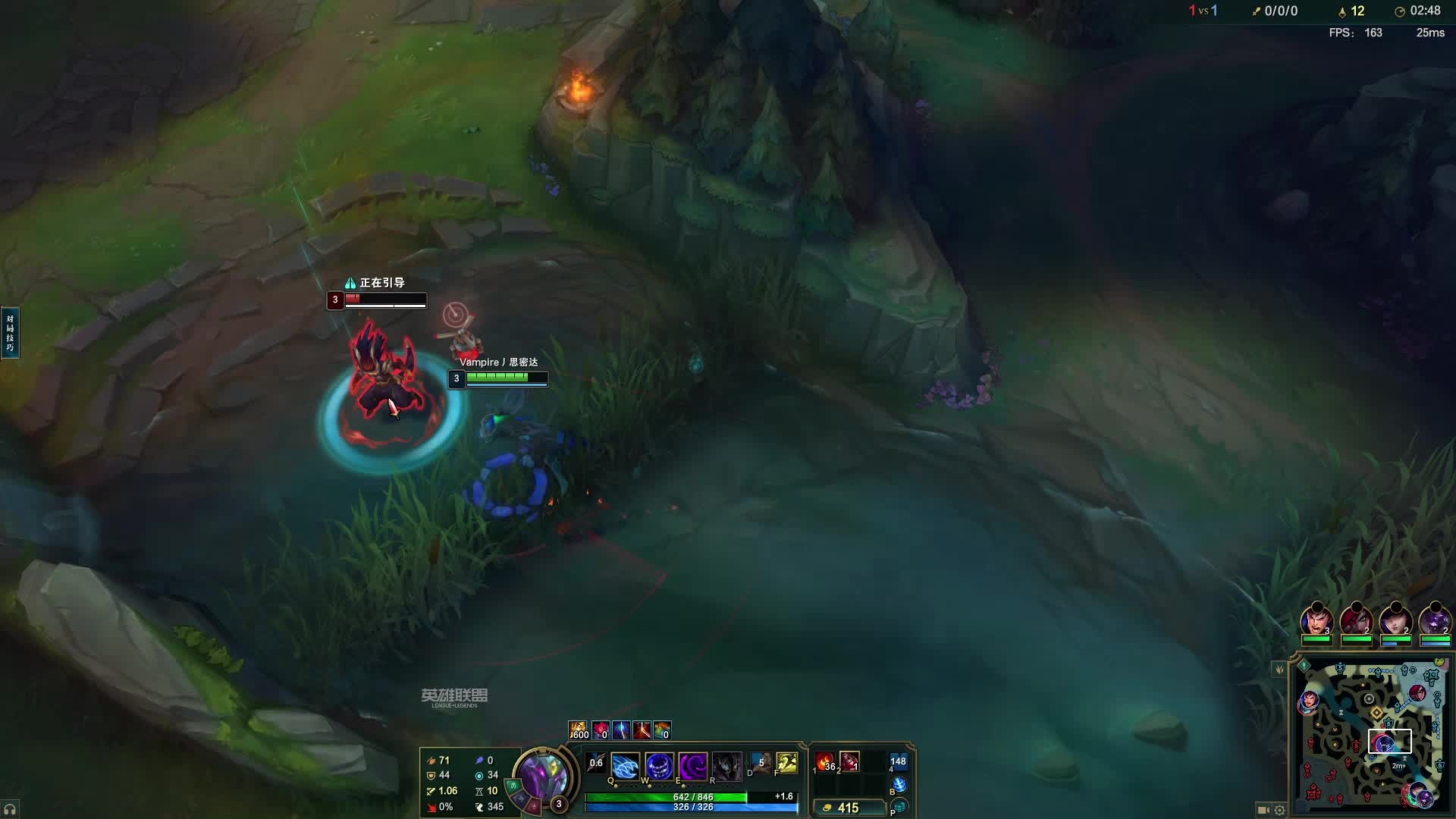
Task: Click the D summoner spell on cooldown
Action: [761, 763]
